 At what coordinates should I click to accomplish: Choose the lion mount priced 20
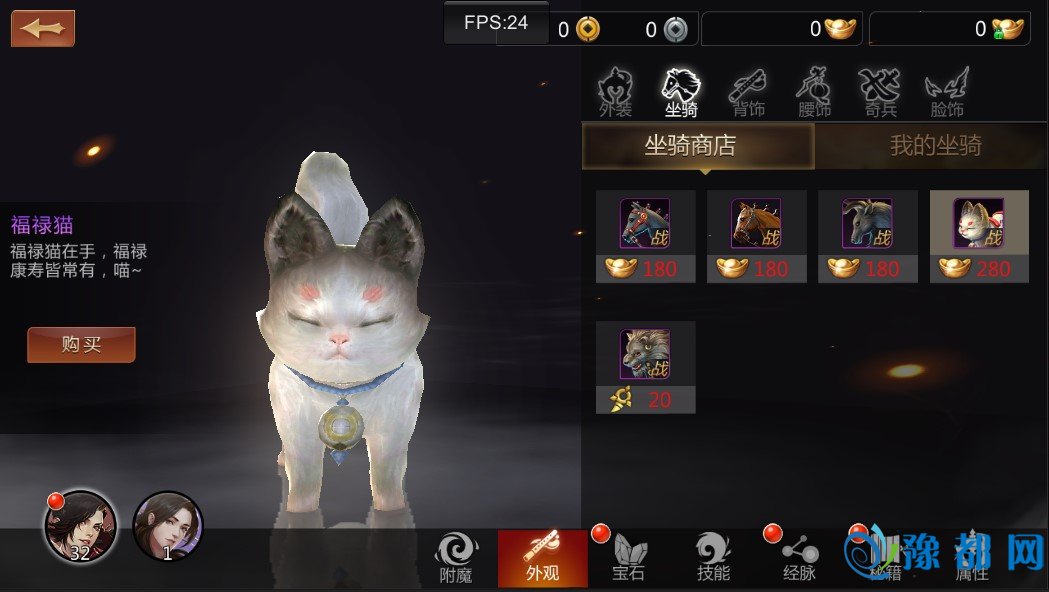645,366
